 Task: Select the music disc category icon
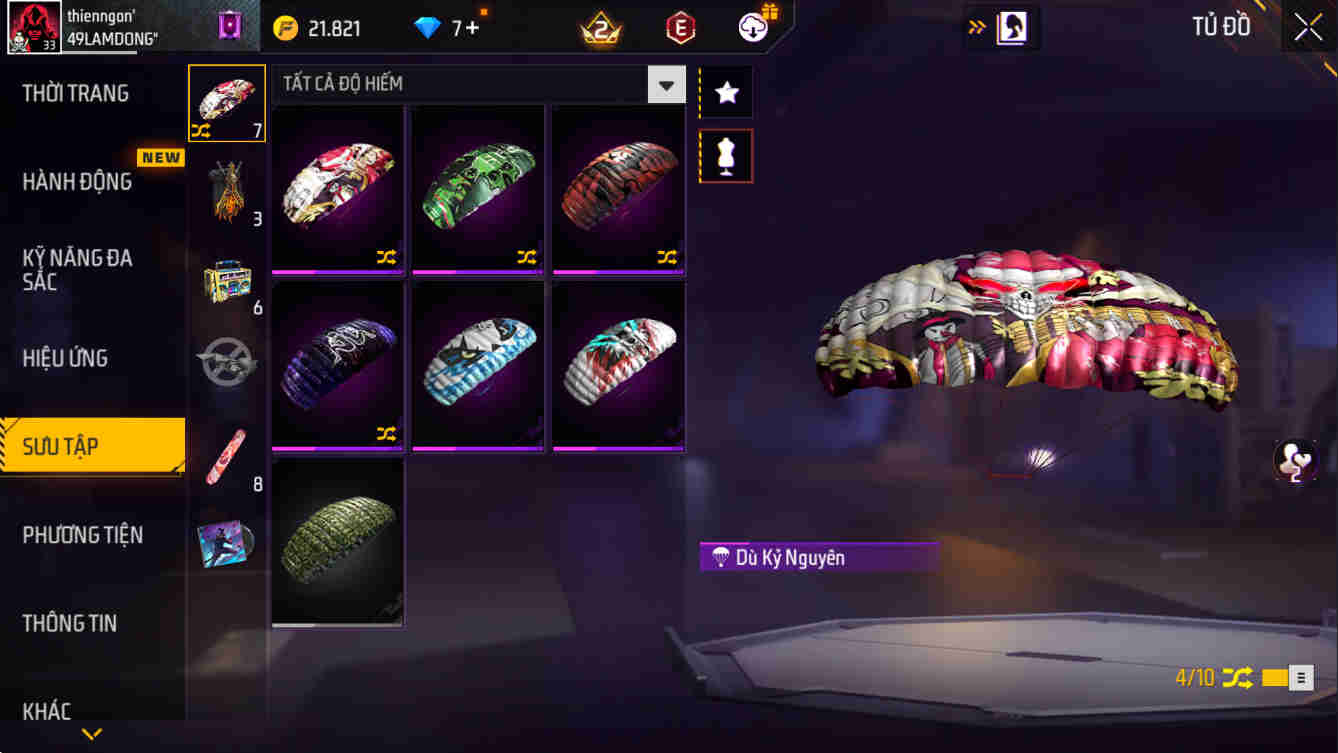226,543
